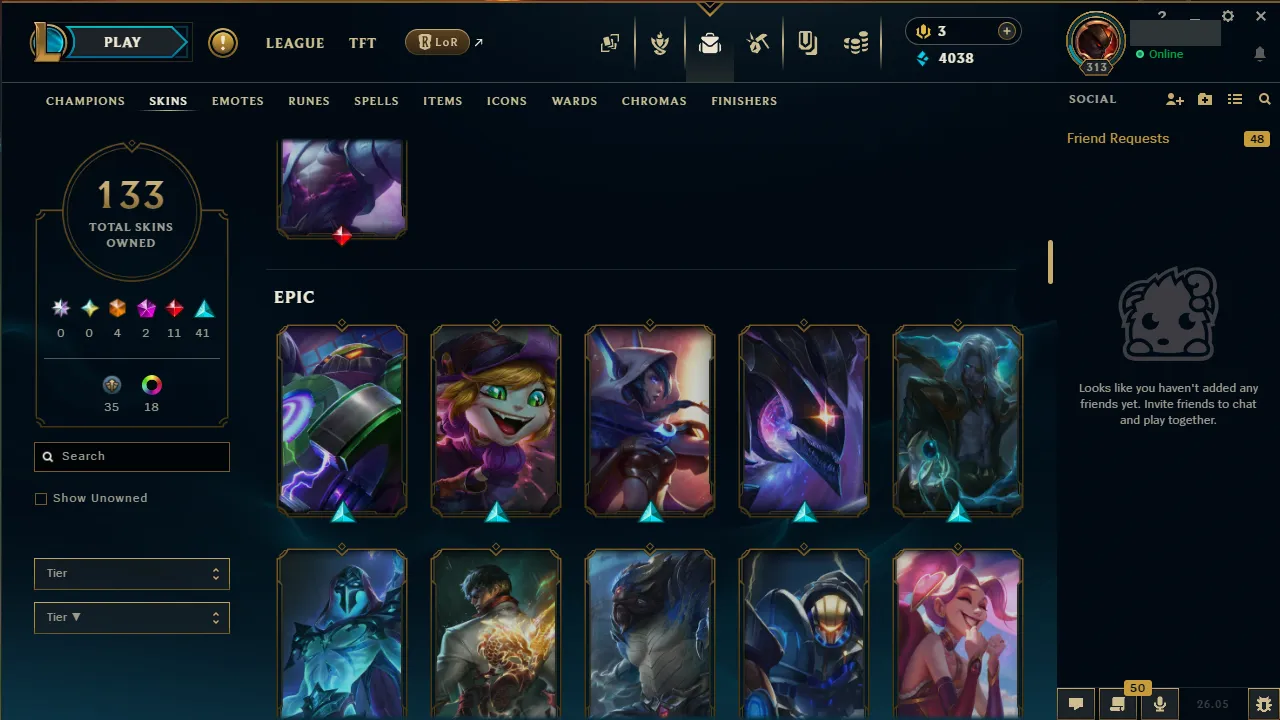Open the TFT menu item
1280x720 pixels.
(362, 43)
